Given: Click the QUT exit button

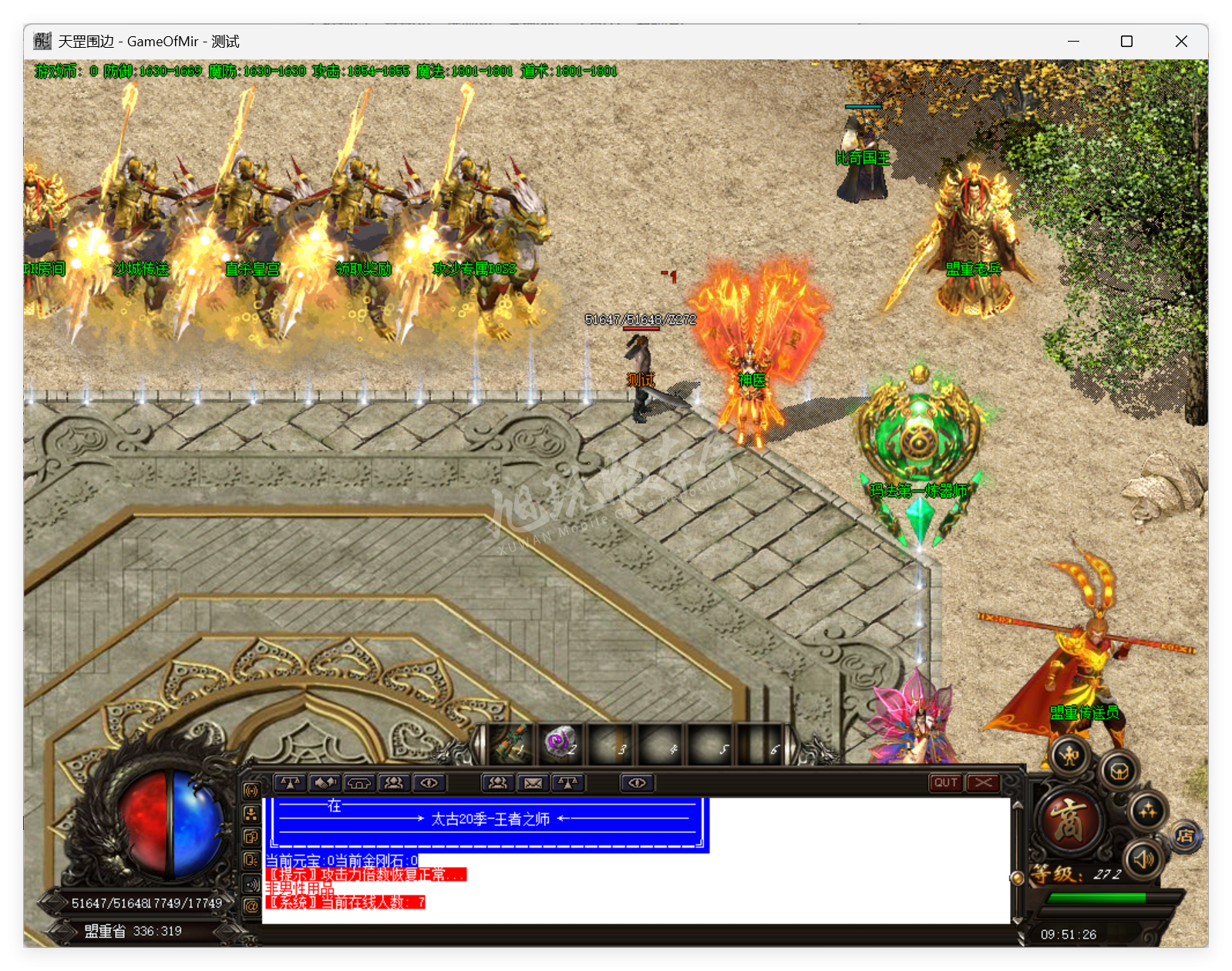Looking at the screenshot, I should pyautogui.click(x=946, y=783).
